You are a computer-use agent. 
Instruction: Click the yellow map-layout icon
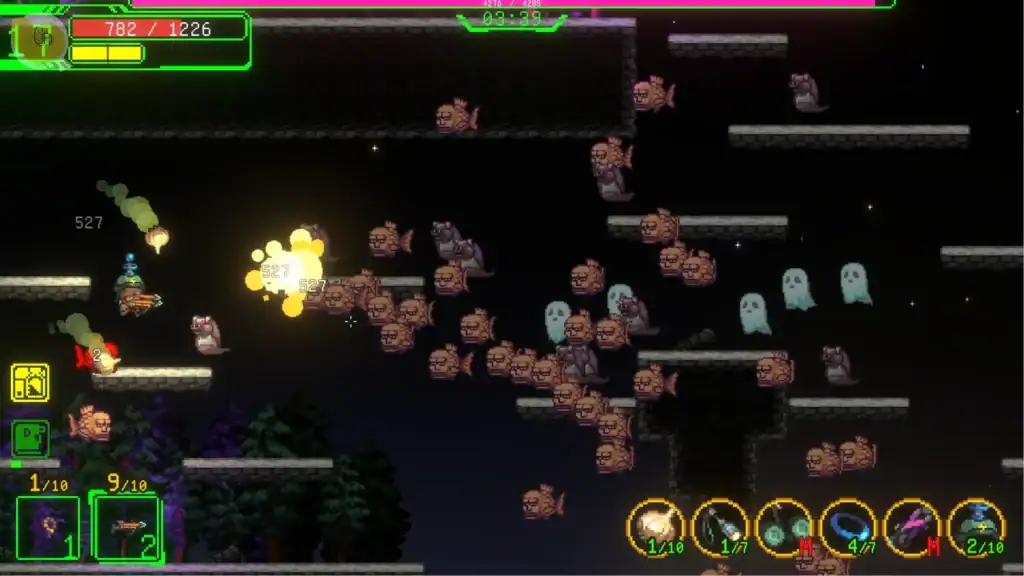(x=30, y=382)
